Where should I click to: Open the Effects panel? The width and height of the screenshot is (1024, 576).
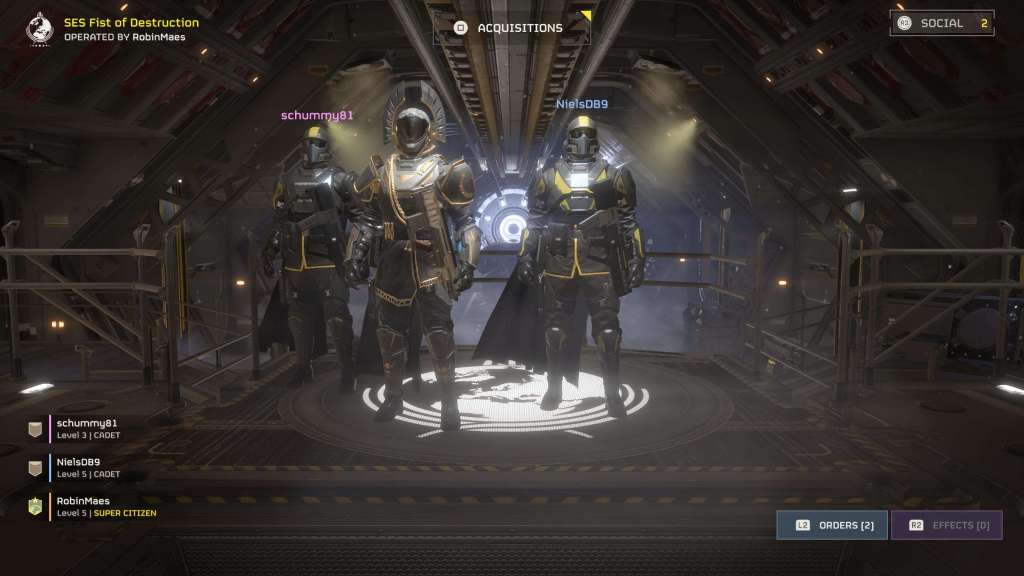point(946,525)
